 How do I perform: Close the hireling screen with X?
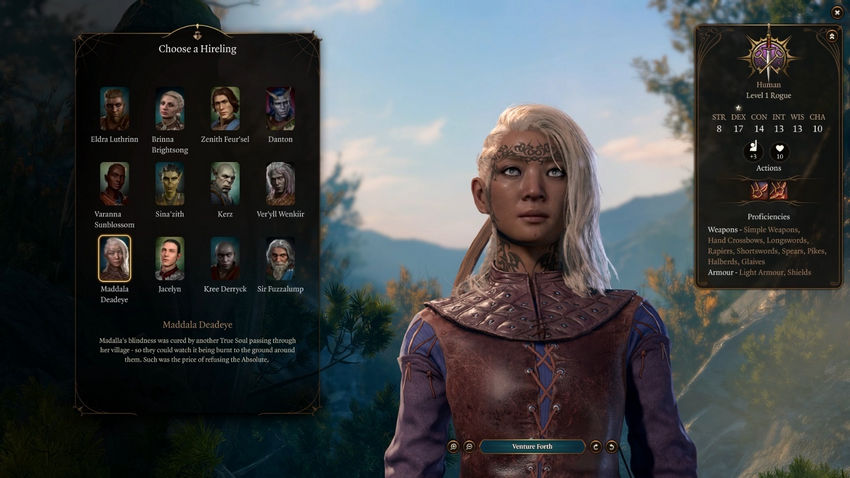point(836,12)
